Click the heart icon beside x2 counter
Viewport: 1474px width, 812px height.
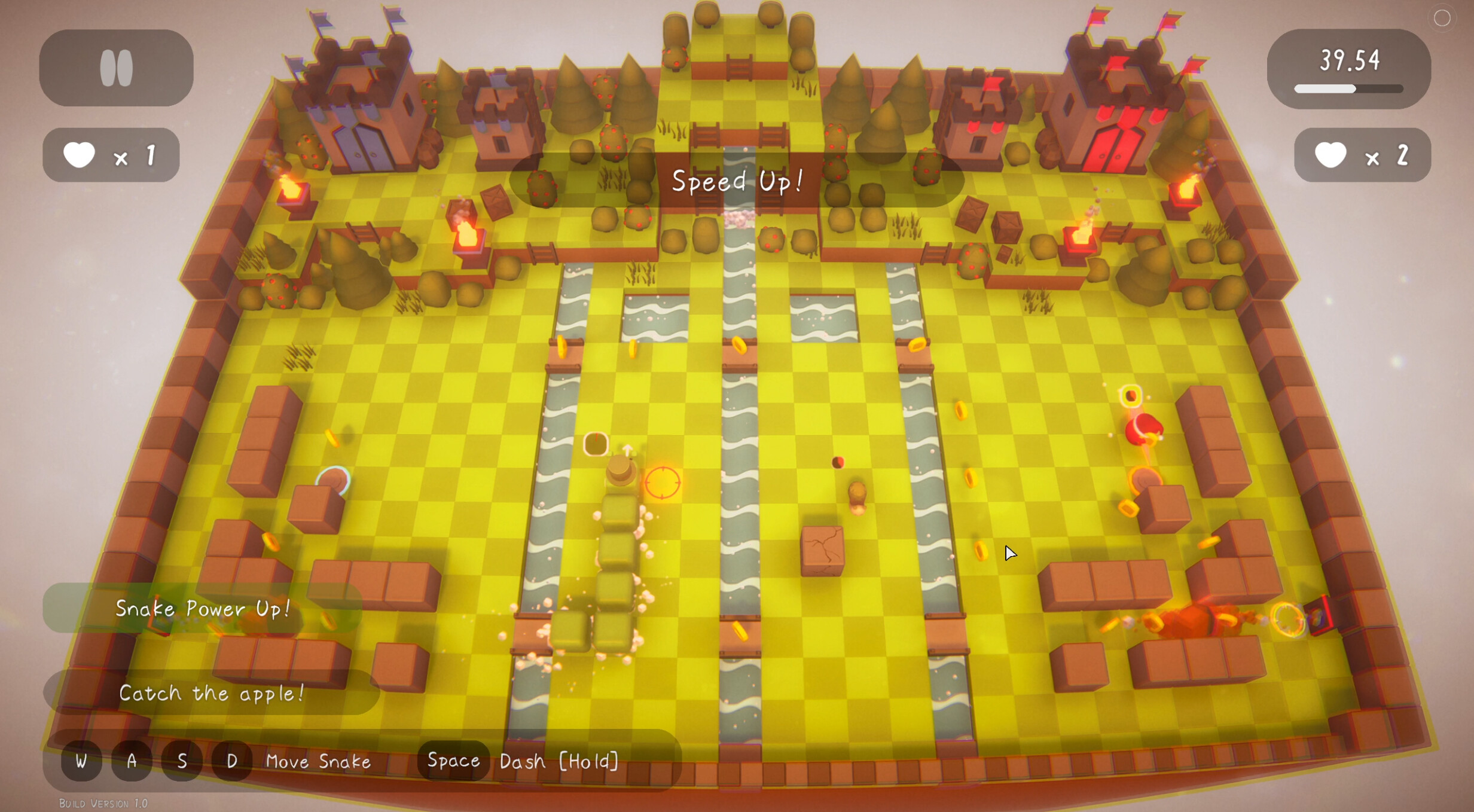1330,155
